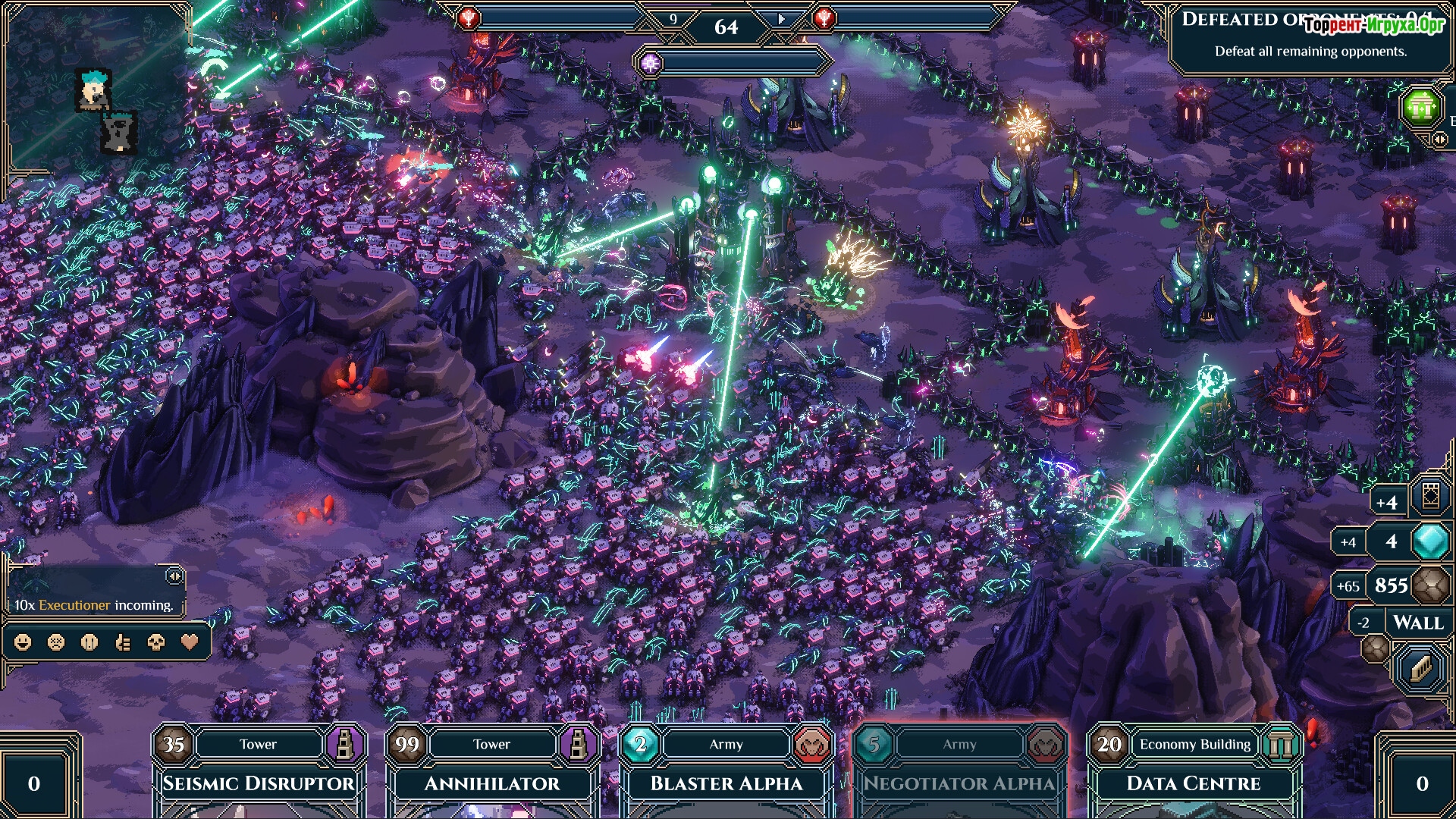Send the laughing smiley emote
Image resolution: width=1456 pixels, height=819 pixels.
(24, 642)
